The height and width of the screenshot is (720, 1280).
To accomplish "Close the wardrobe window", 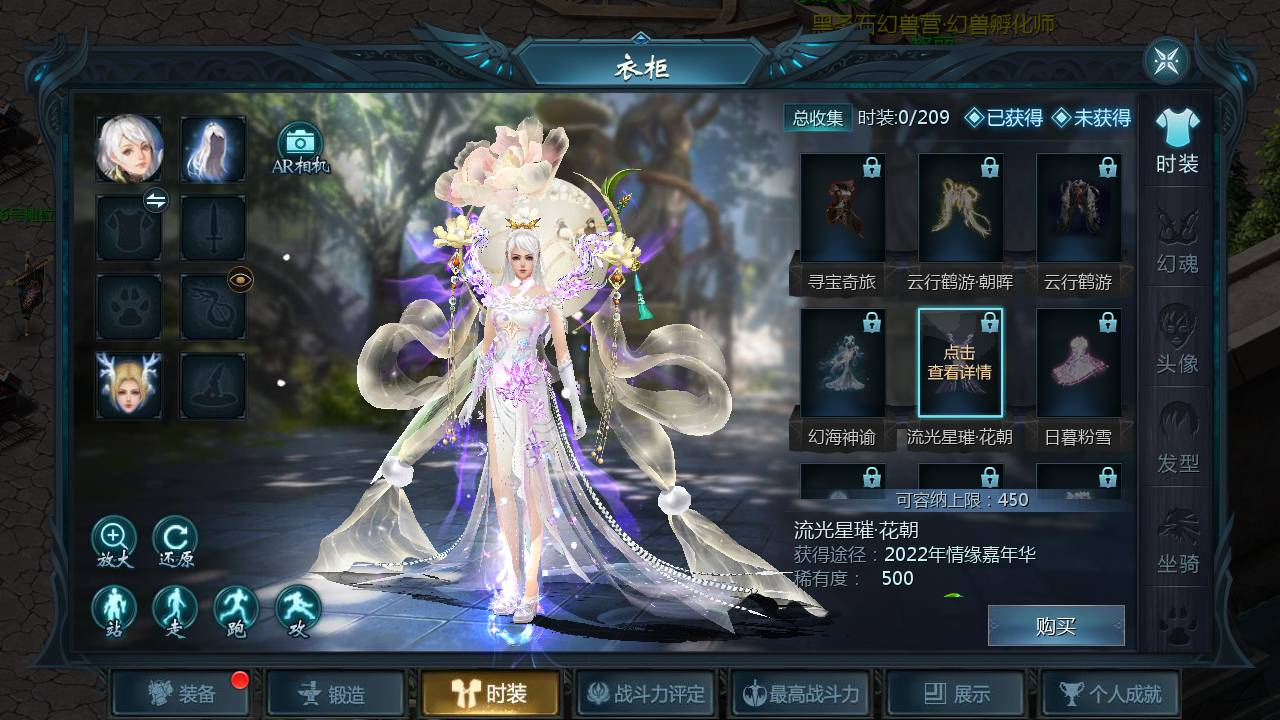I will [x=1165, y=62].
